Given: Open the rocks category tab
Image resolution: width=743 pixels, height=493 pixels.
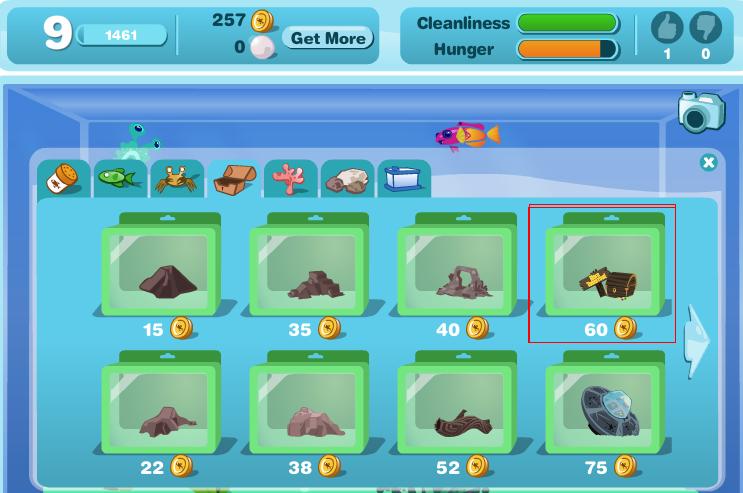Looking at the screenshot, I should [x=348, y=180].
